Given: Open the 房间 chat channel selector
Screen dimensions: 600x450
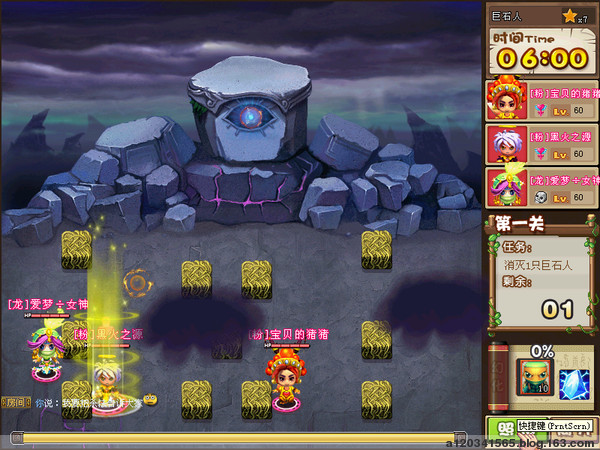Looking at the screenshot, I should pos(18,403).
